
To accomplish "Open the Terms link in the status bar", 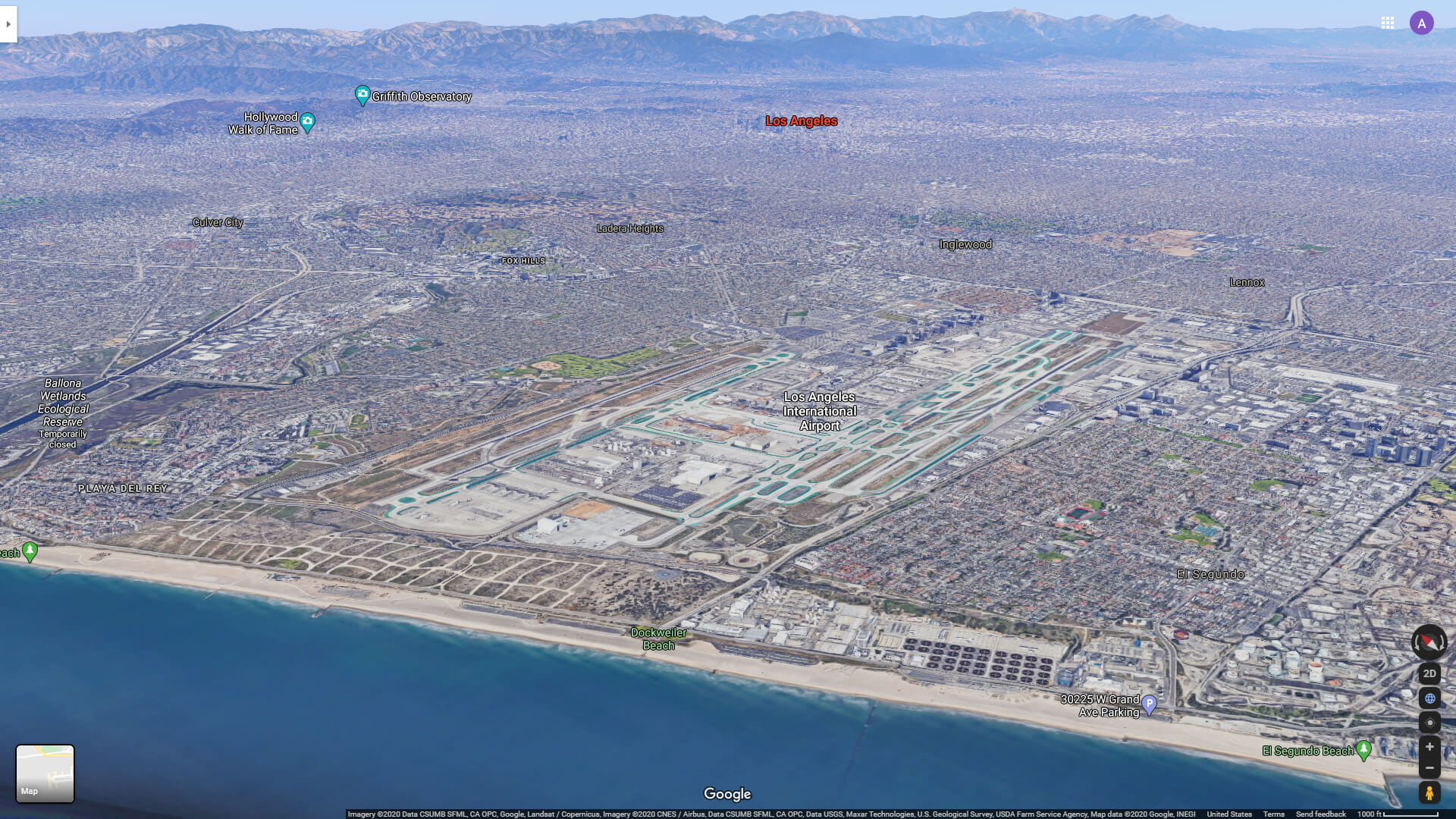I will [x=1273, y=812].
